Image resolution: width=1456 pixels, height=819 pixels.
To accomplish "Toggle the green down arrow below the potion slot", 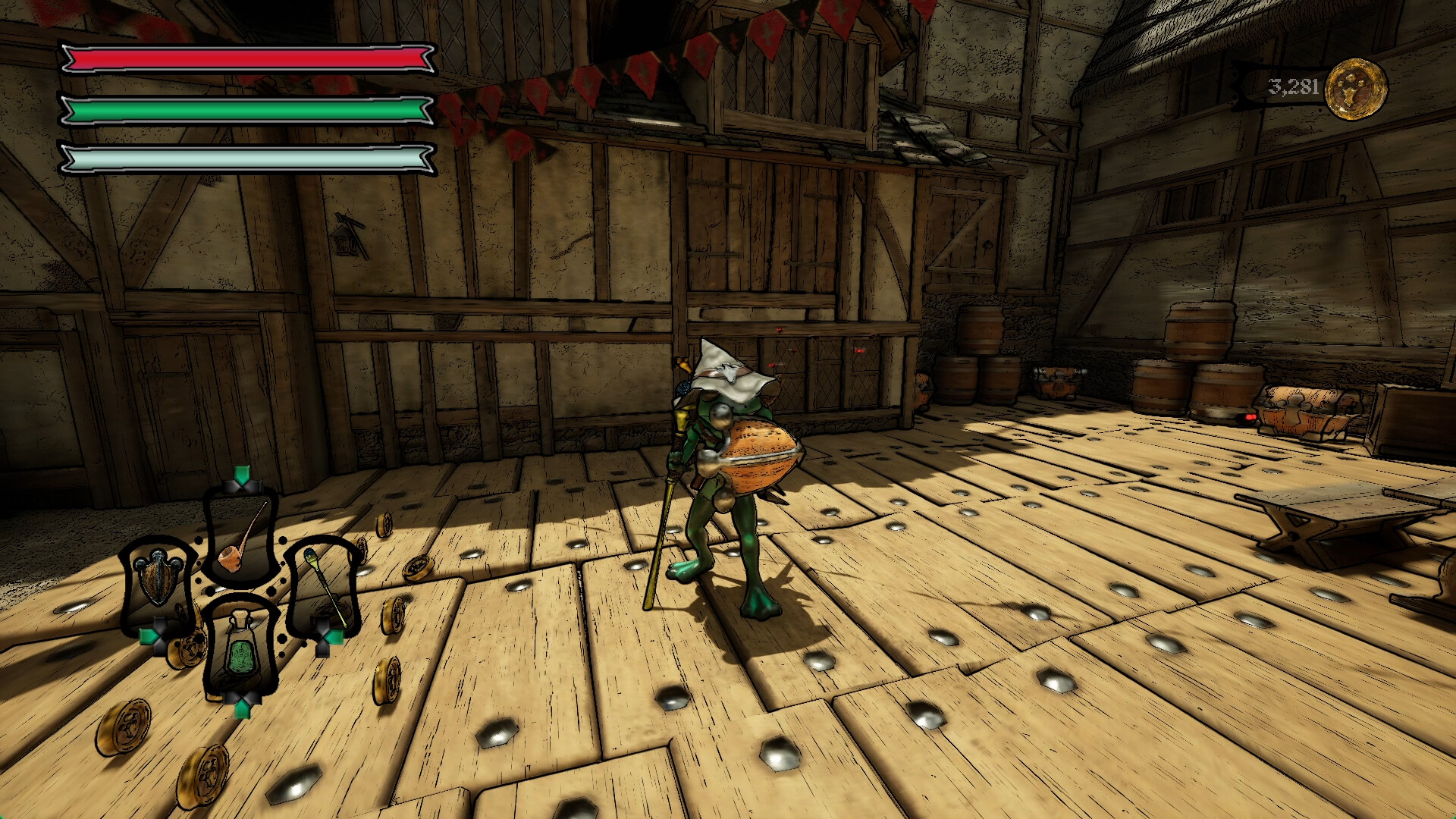I will [241, 709].
